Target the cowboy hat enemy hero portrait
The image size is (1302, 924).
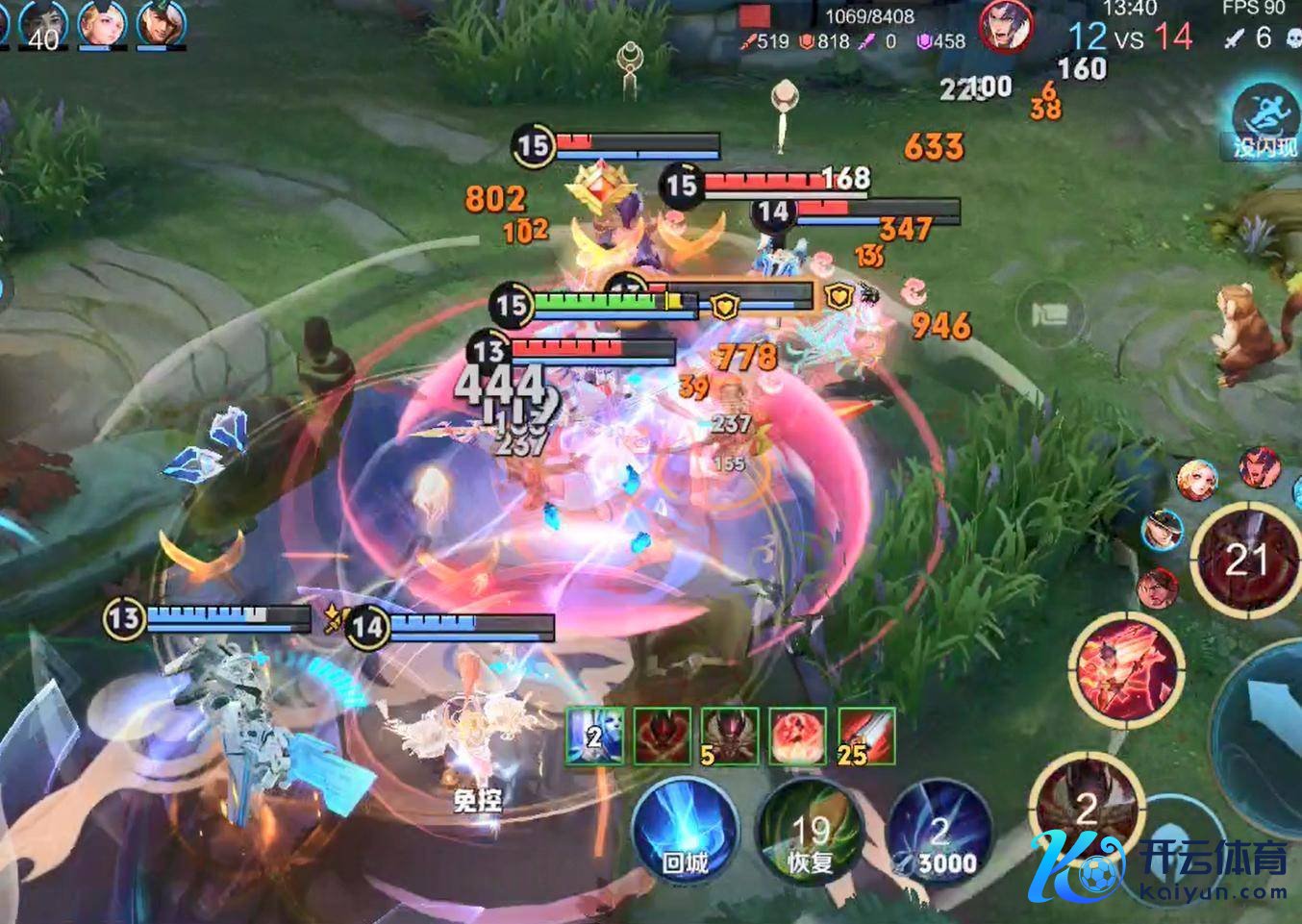pos(1163,530)
